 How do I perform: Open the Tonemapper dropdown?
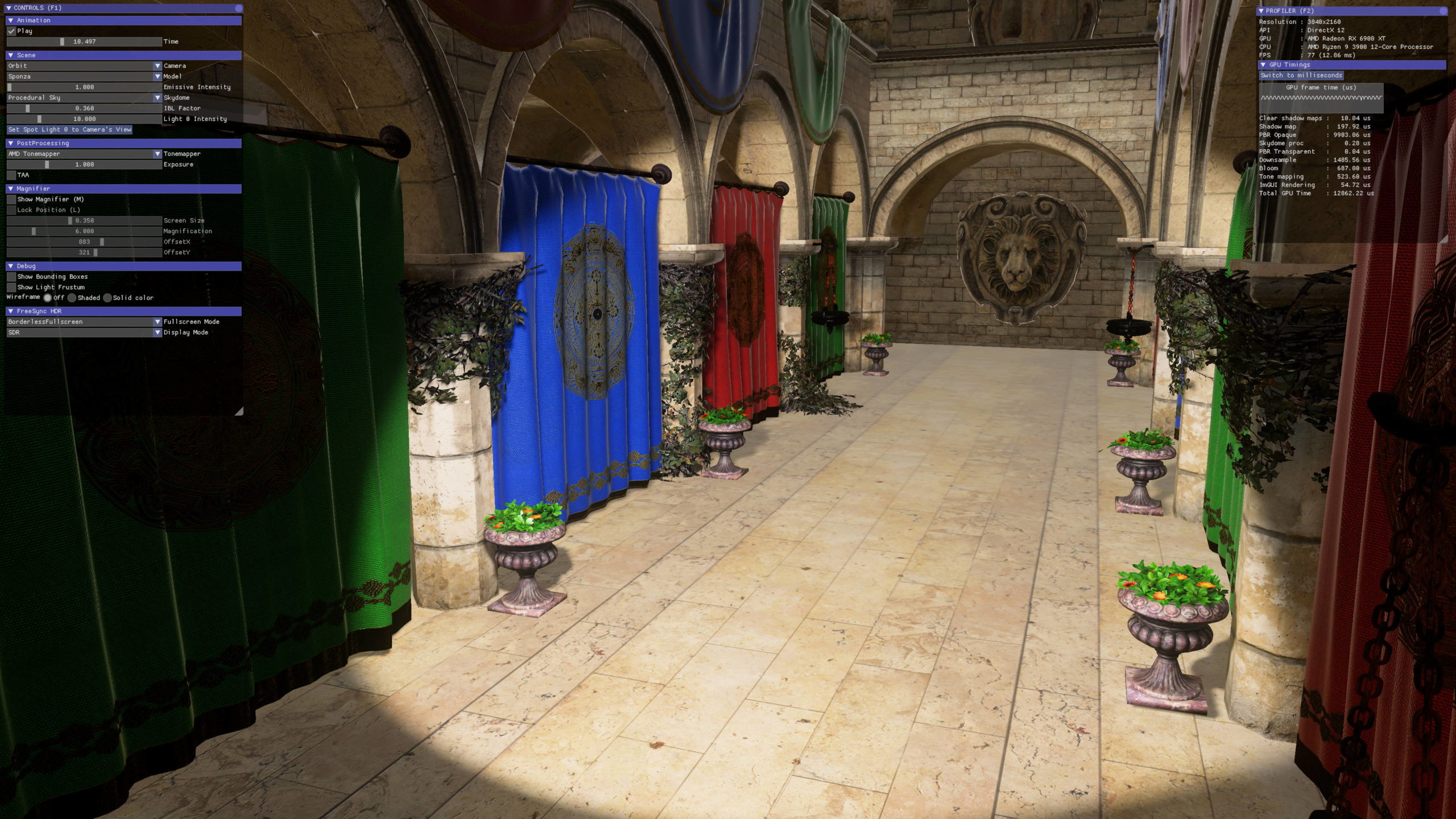tap(84, 154)
